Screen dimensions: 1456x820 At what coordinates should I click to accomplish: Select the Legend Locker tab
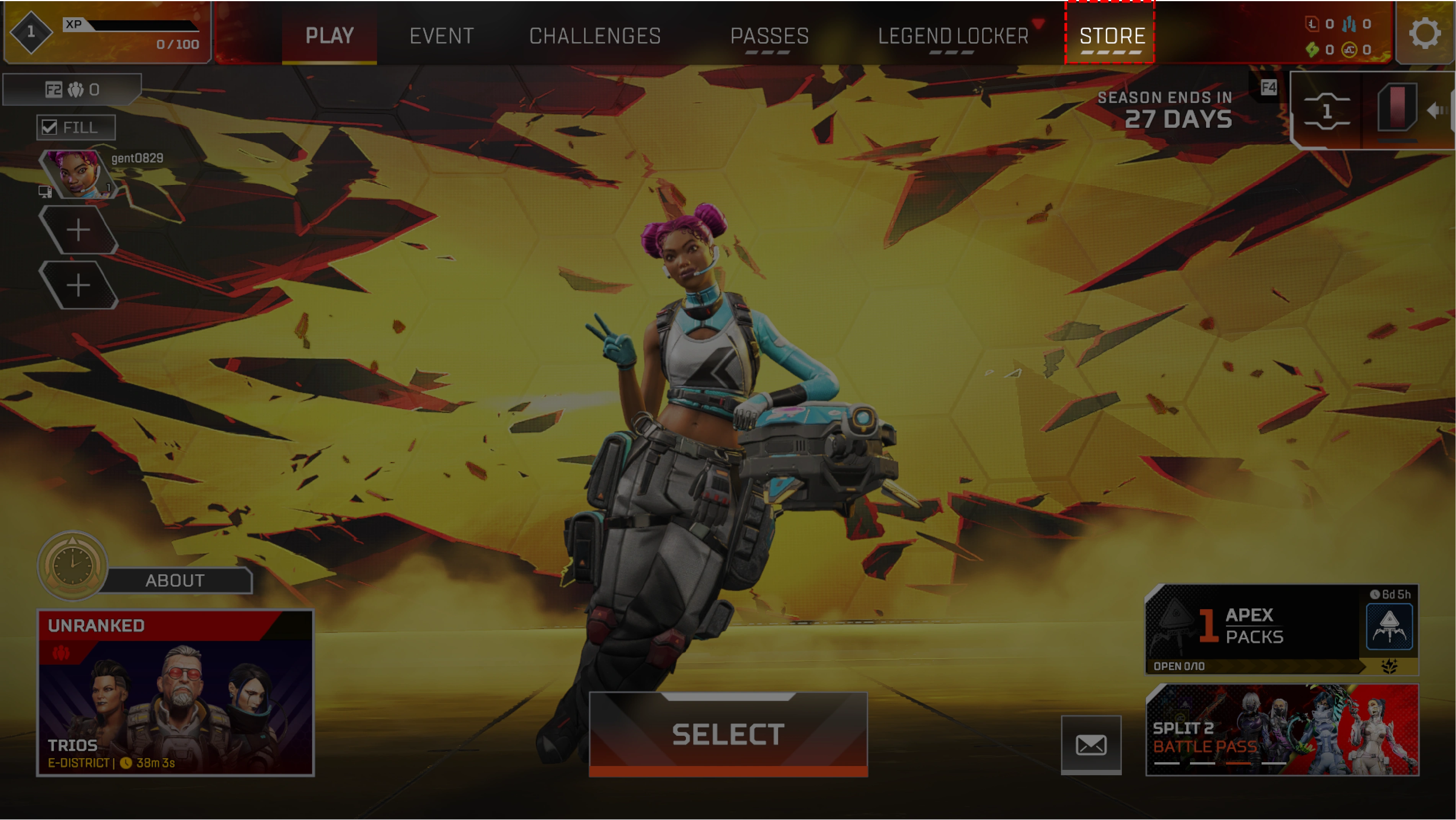[953, 36]
